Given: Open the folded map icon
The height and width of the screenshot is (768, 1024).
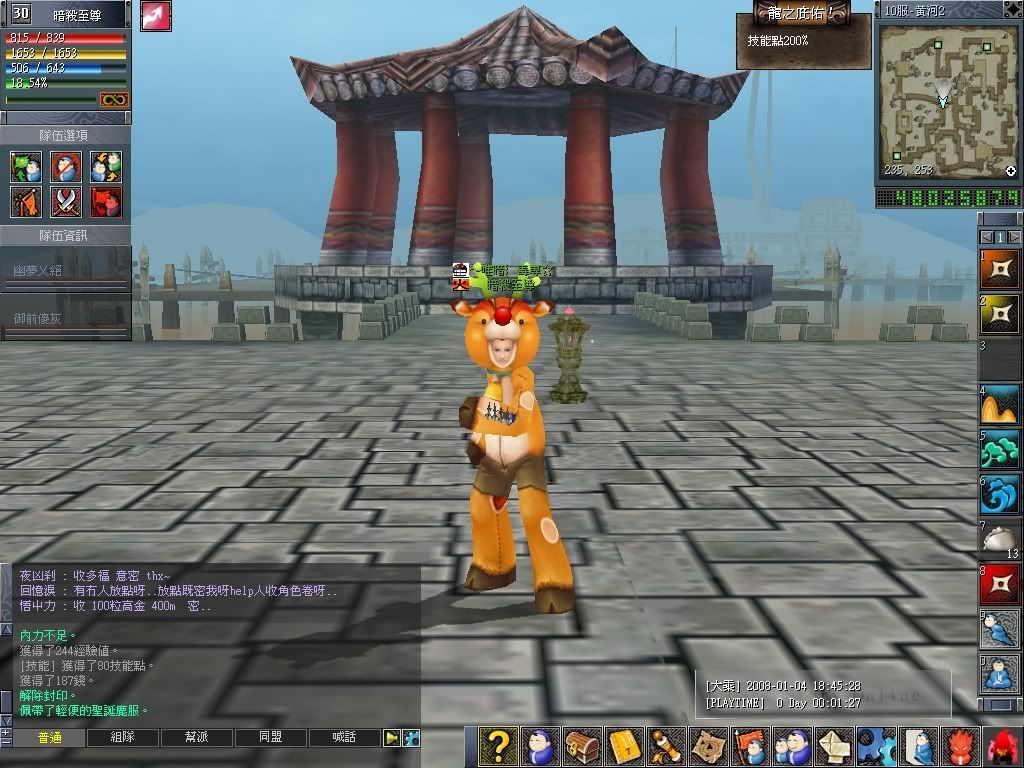Looking at the screenshot, I should [708, 746].
